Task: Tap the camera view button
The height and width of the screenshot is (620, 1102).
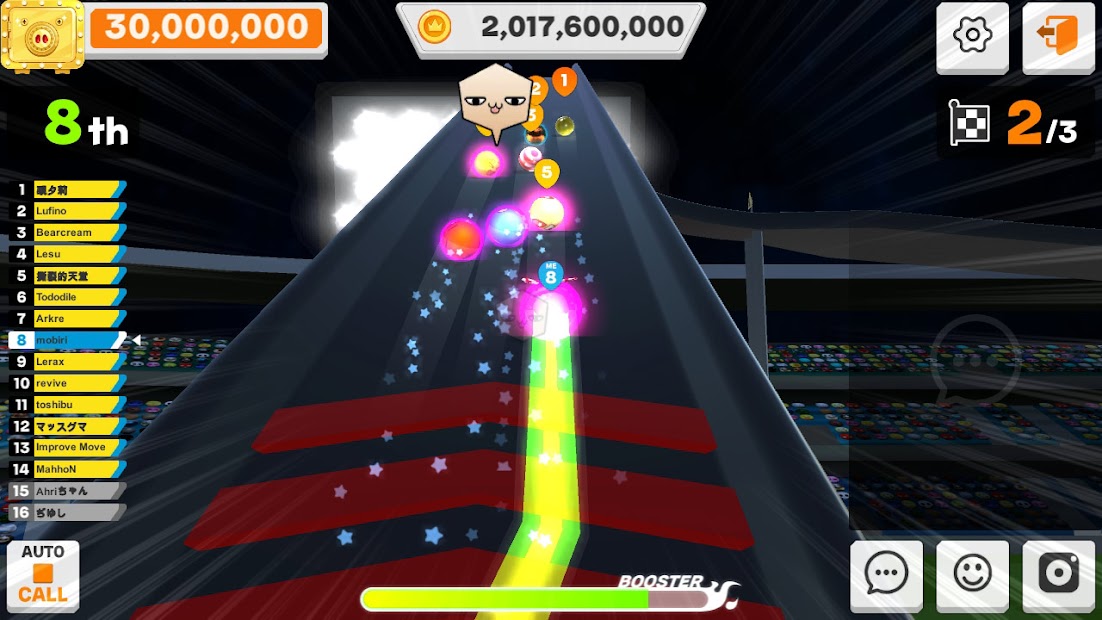Action: 1058,574
